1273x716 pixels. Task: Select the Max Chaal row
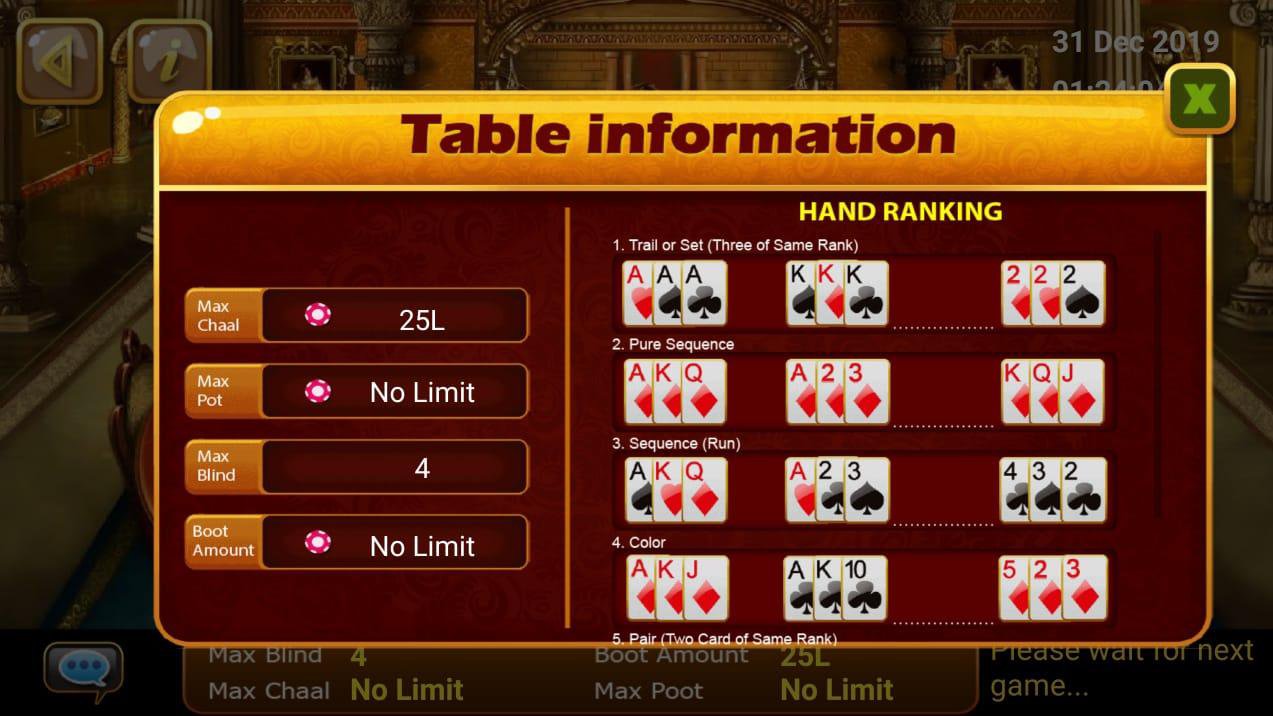coord(356,316)
